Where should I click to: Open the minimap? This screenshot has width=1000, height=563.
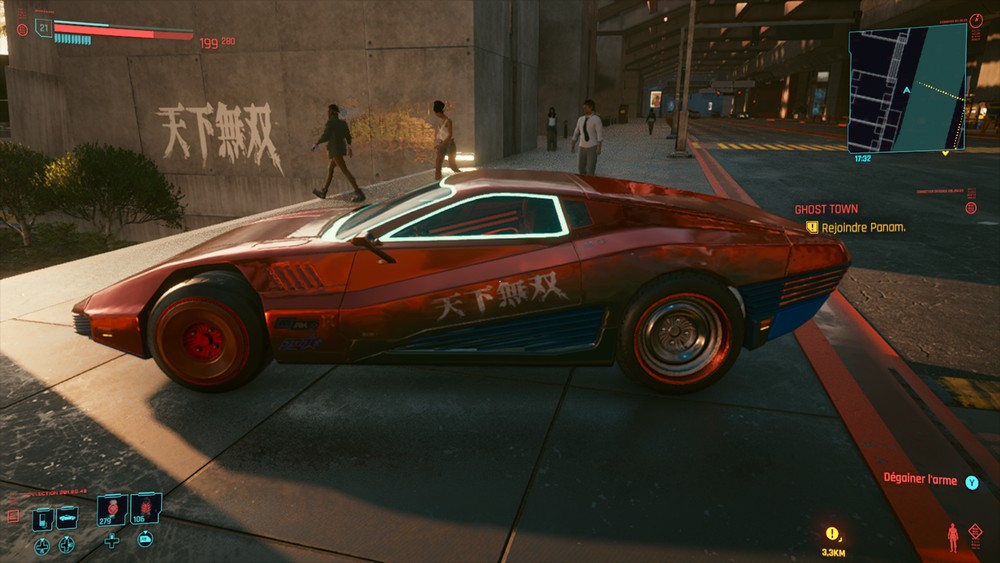click(907, 88)
